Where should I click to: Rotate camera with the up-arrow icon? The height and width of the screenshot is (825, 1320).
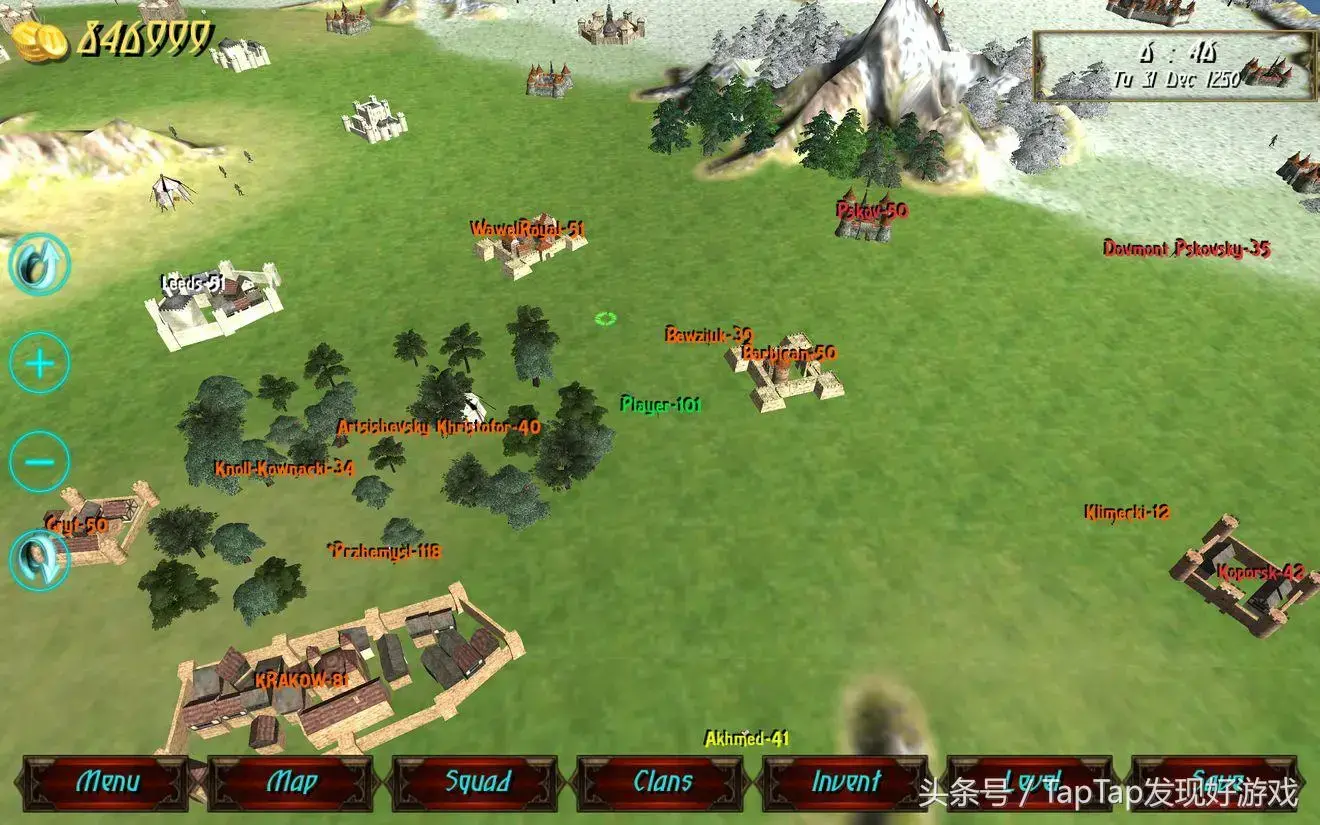tap(40, 264)
